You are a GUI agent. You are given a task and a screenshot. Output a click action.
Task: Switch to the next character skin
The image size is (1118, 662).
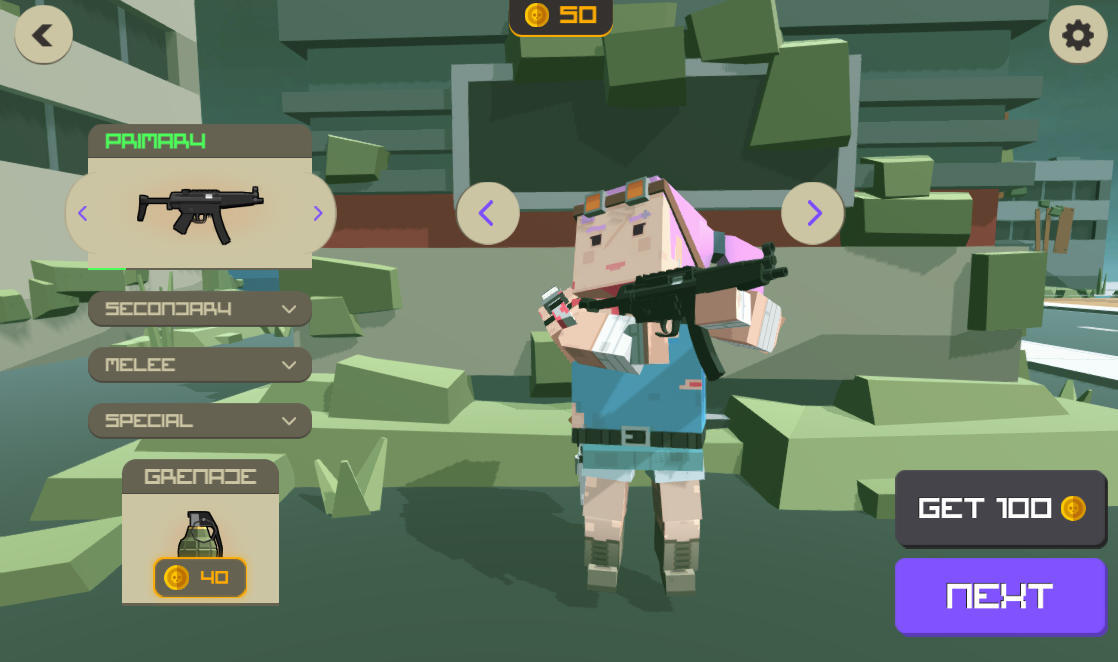(x=812, y=213)
